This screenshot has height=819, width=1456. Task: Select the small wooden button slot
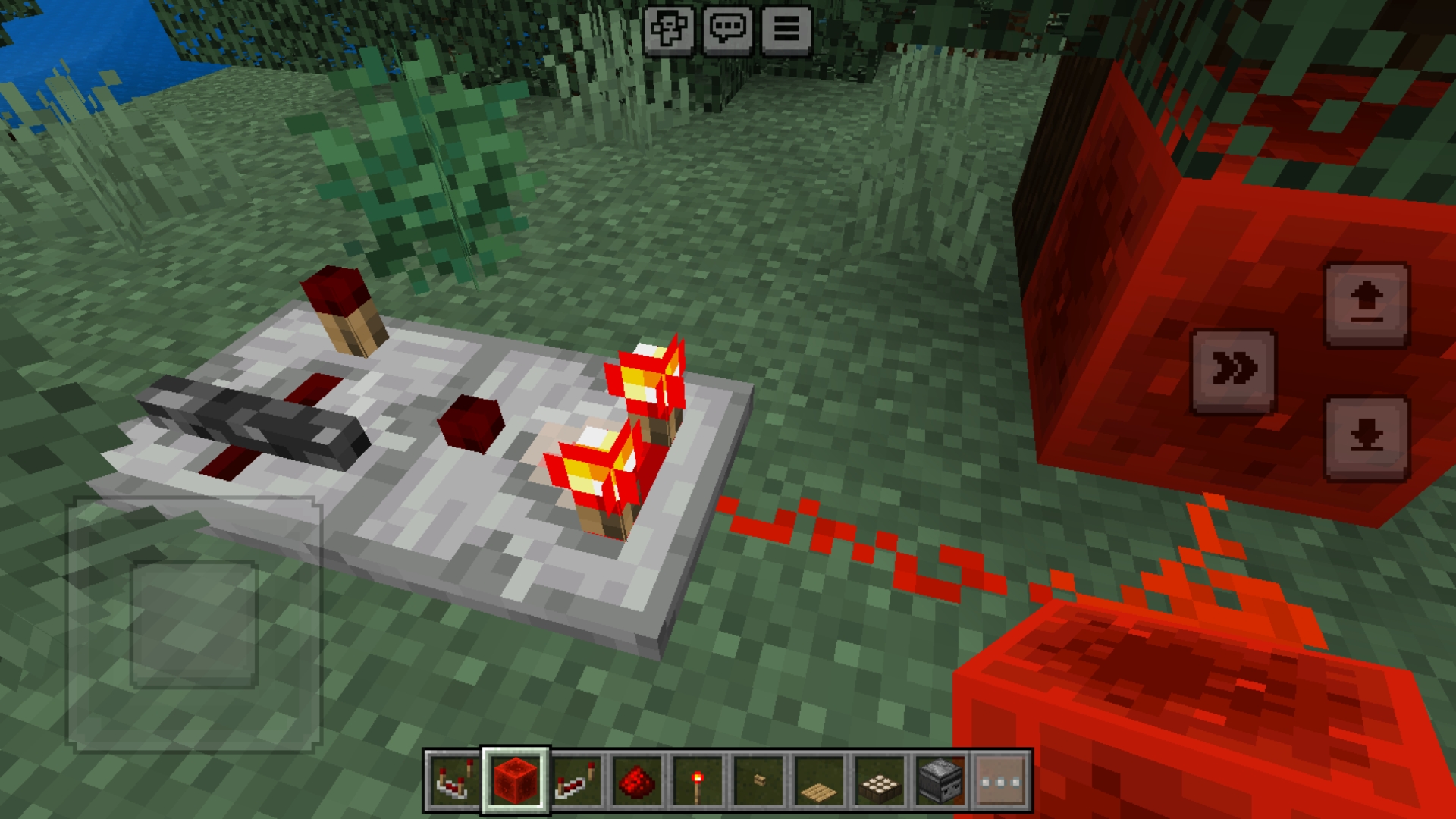tap(758, 781)
